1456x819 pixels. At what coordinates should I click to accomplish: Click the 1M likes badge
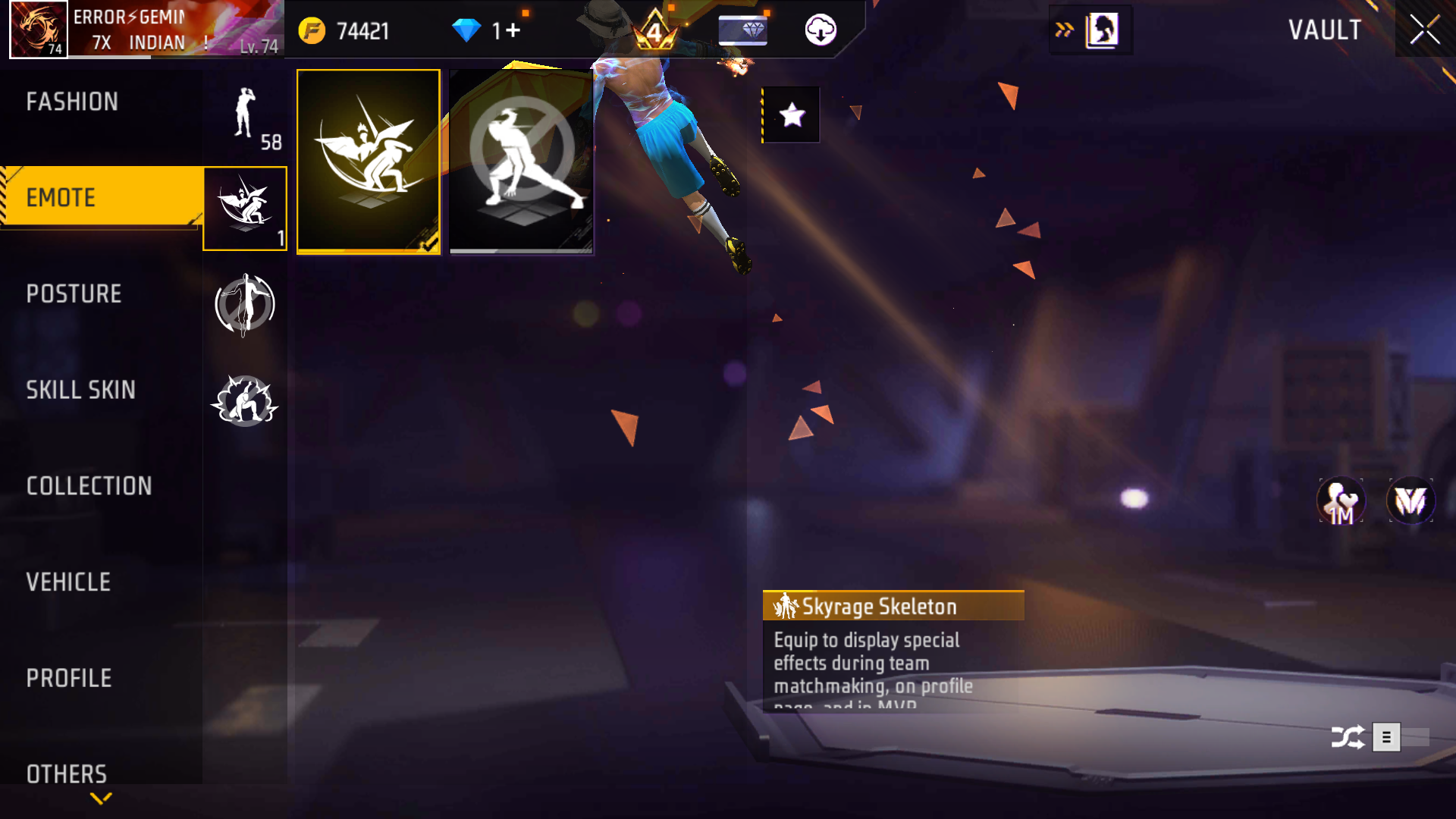pyautogui.click(x=1340, y=500)
